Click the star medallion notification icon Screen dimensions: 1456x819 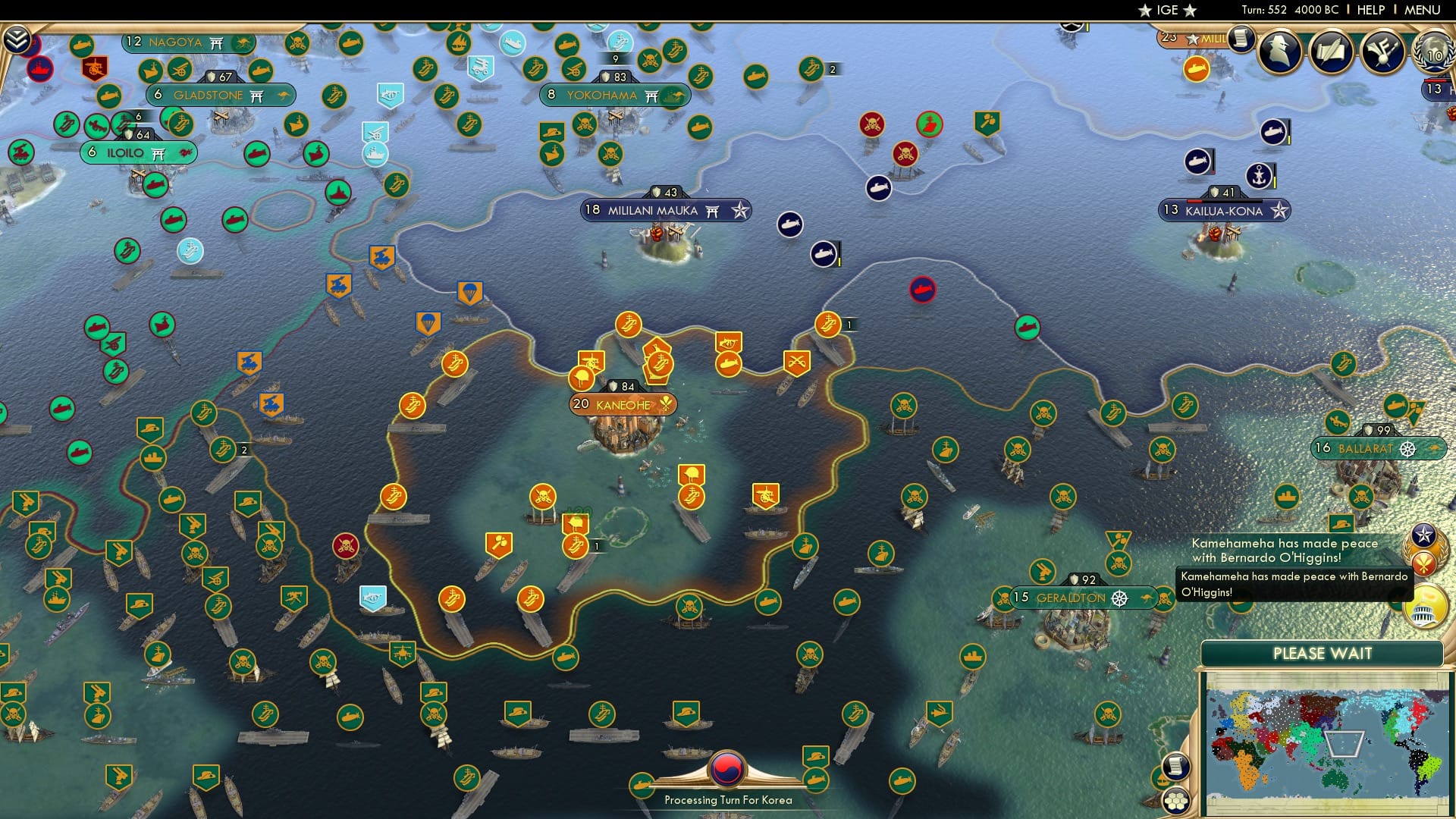pyautogui.click(x=1423, y=536)
